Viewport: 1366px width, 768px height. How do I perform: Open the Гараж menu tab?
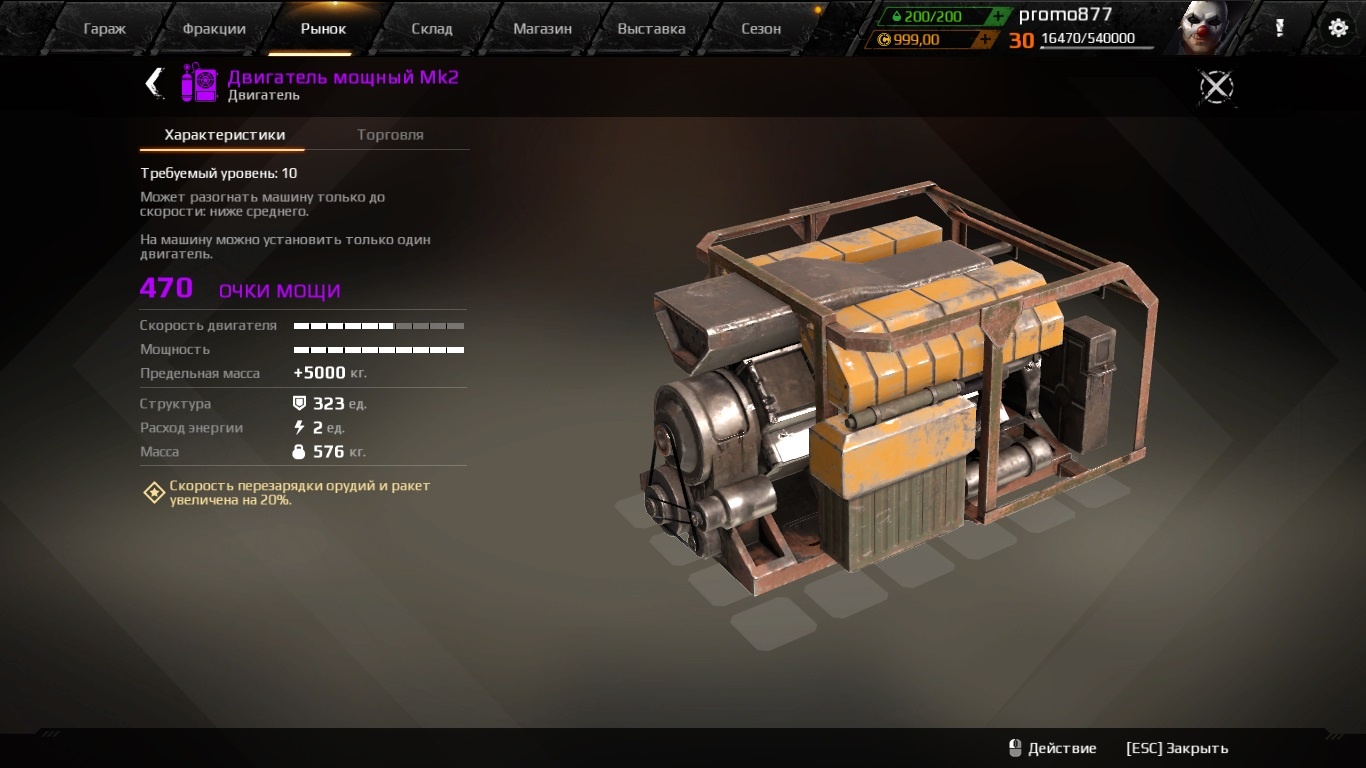click(x=104, y=29)
